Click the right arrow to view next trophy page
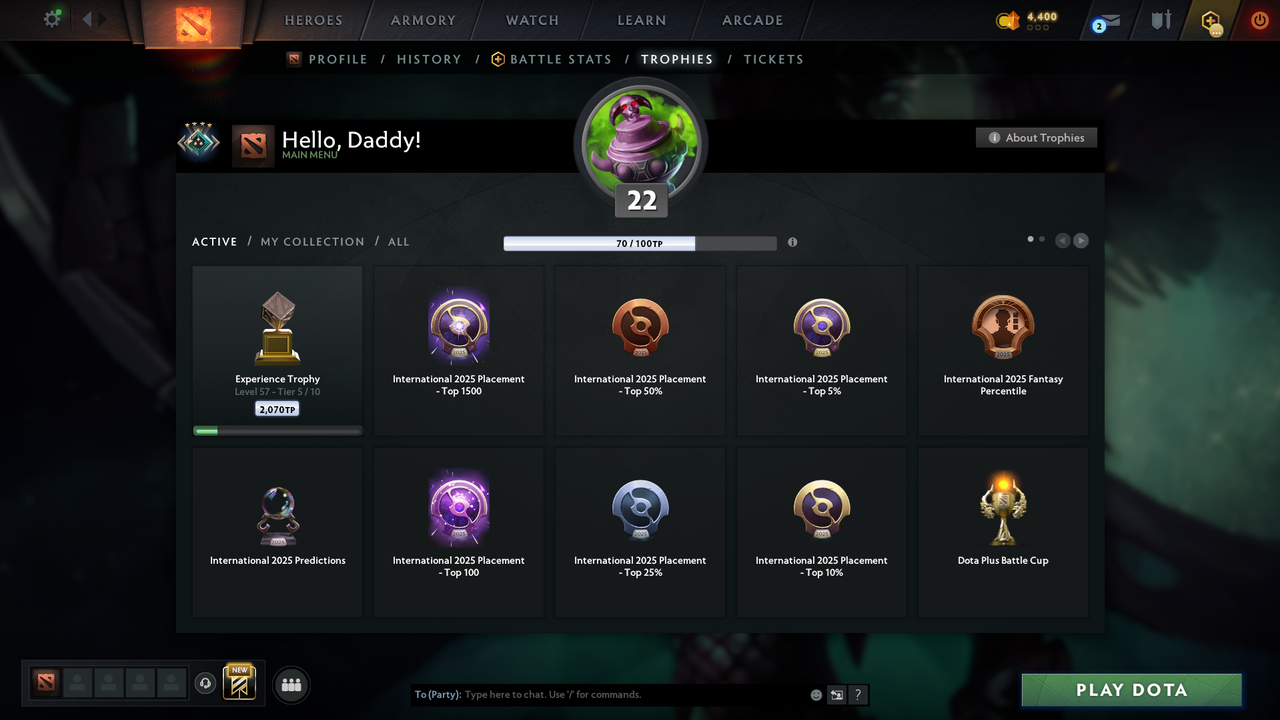The width and height of the screenshot is (1280, 720). point(1081,240)
